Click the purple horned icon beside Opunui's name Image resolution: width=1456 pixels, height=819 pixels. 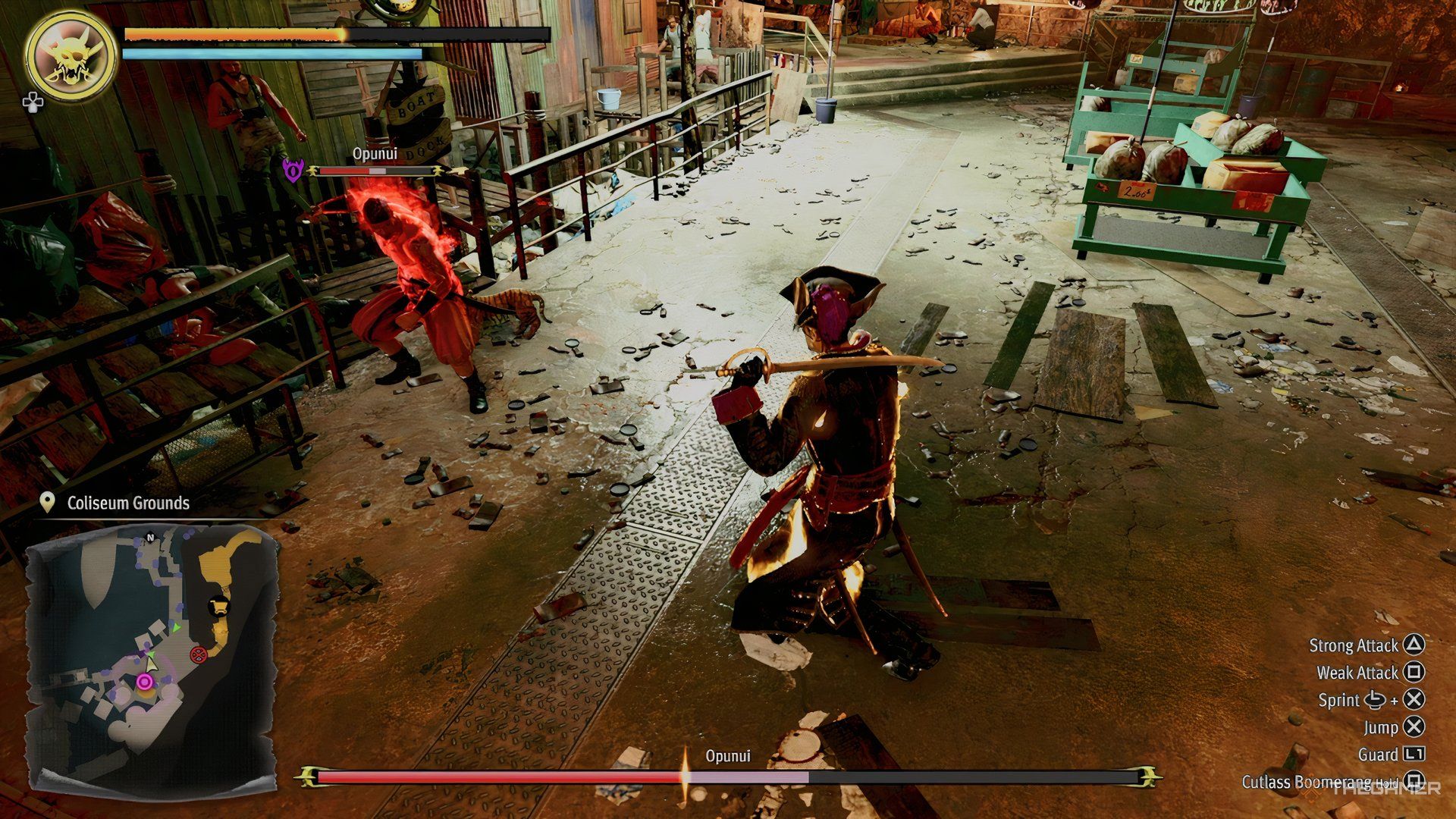293,170
